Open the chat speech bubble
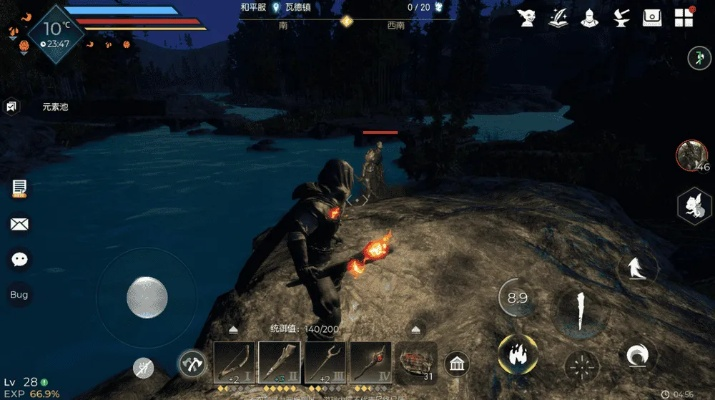The image size is (715, 400). pyautogui.click(x=19, y=259)
